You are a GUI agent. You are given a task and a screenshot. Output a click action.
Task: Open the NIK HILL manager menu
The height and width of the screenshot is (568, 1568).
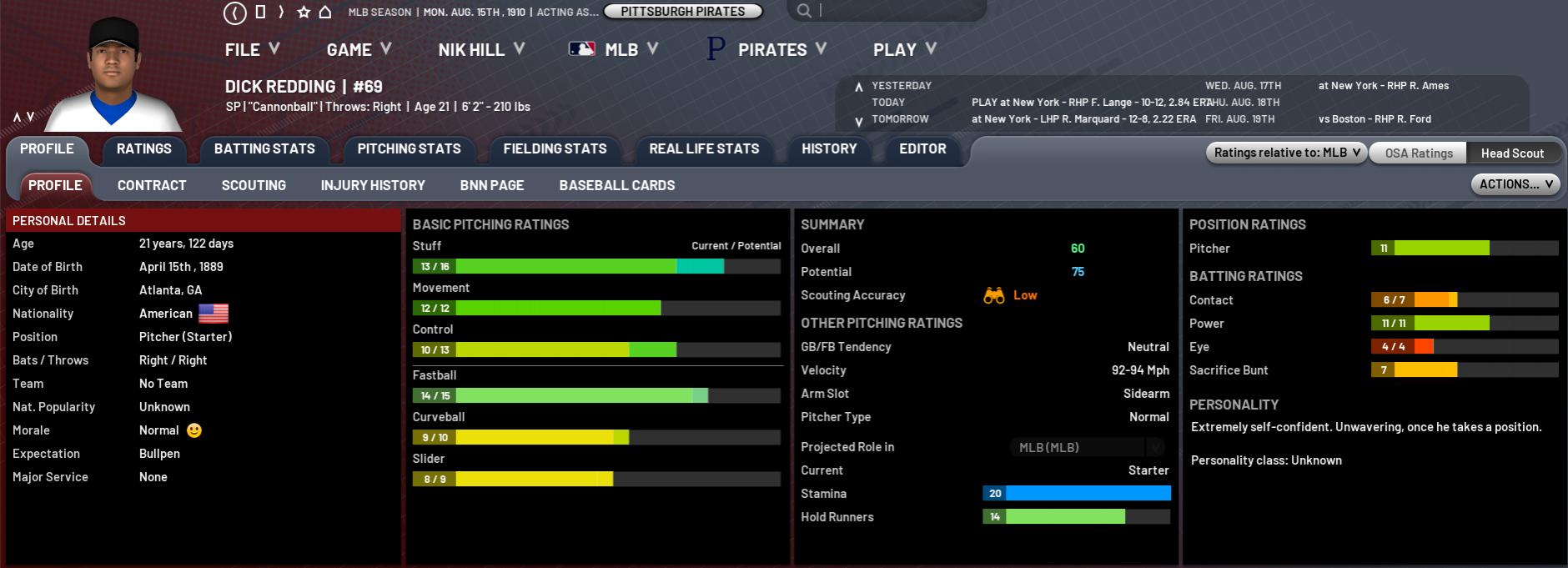point(481,50)
